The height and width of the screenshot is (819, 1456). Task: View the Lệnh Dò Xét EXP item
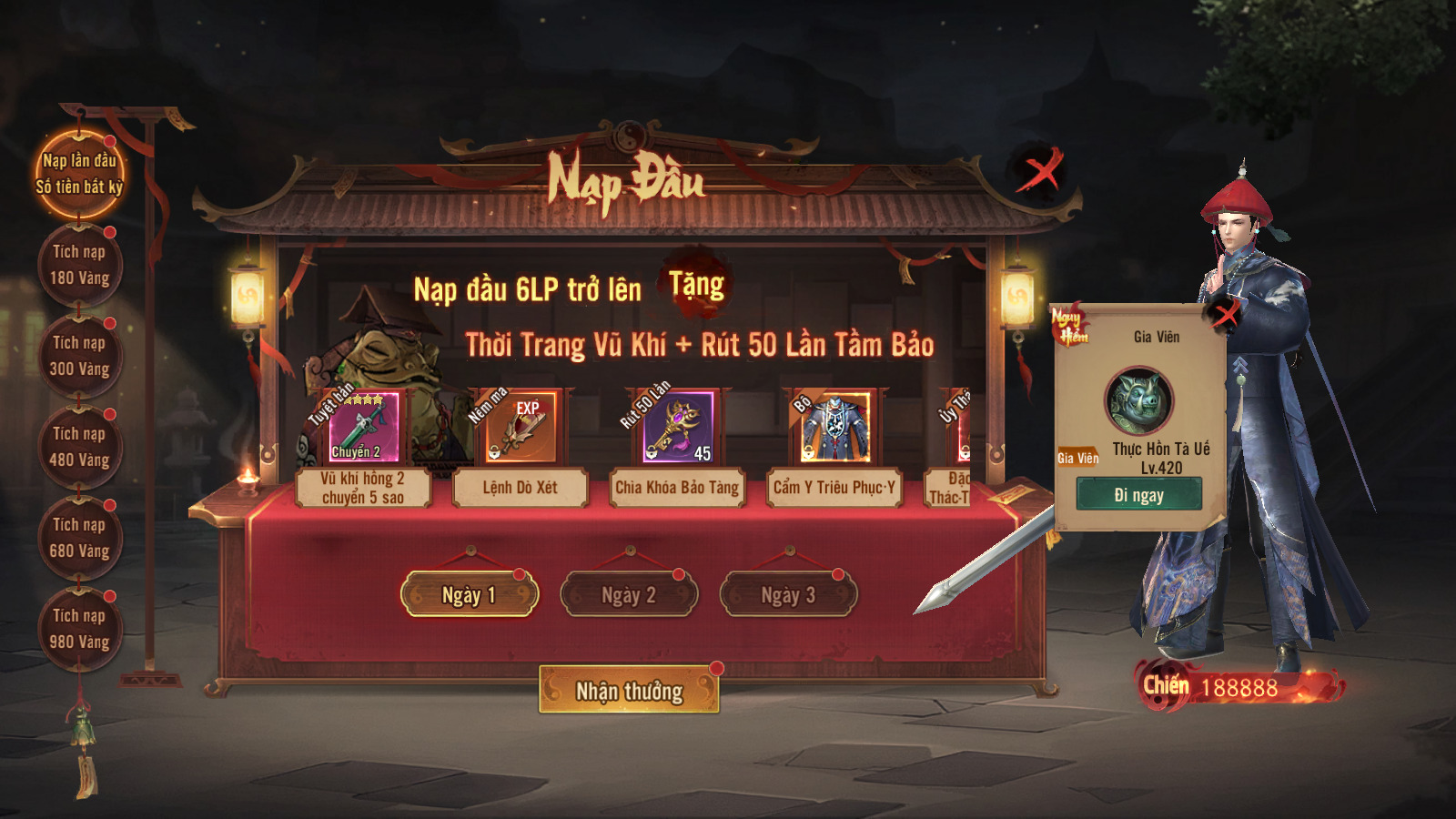click(520, 428)
